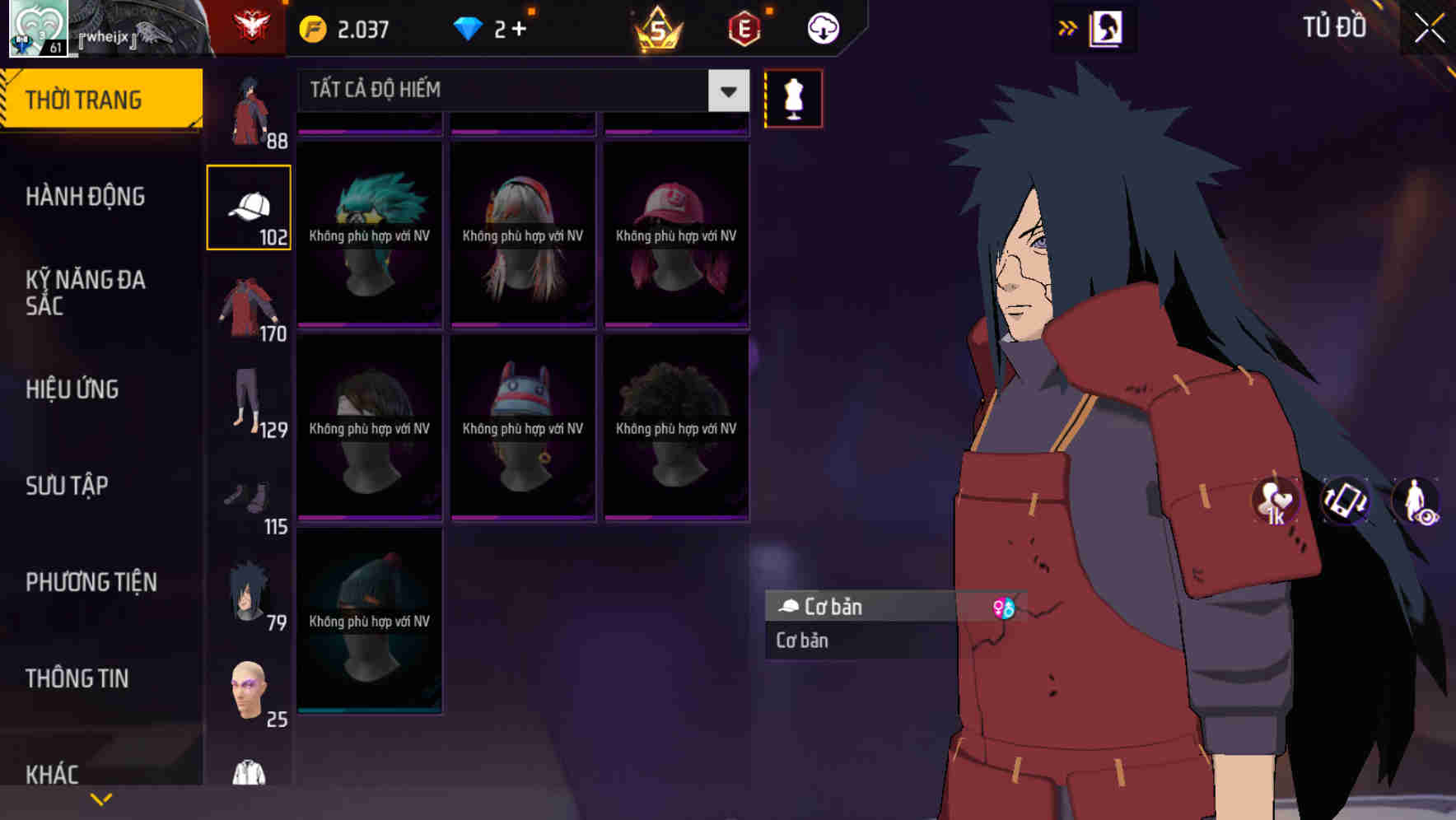Open the jacket category showing 170 items
The height and width of the screenshot is (820, 1456).
[249, 309]
